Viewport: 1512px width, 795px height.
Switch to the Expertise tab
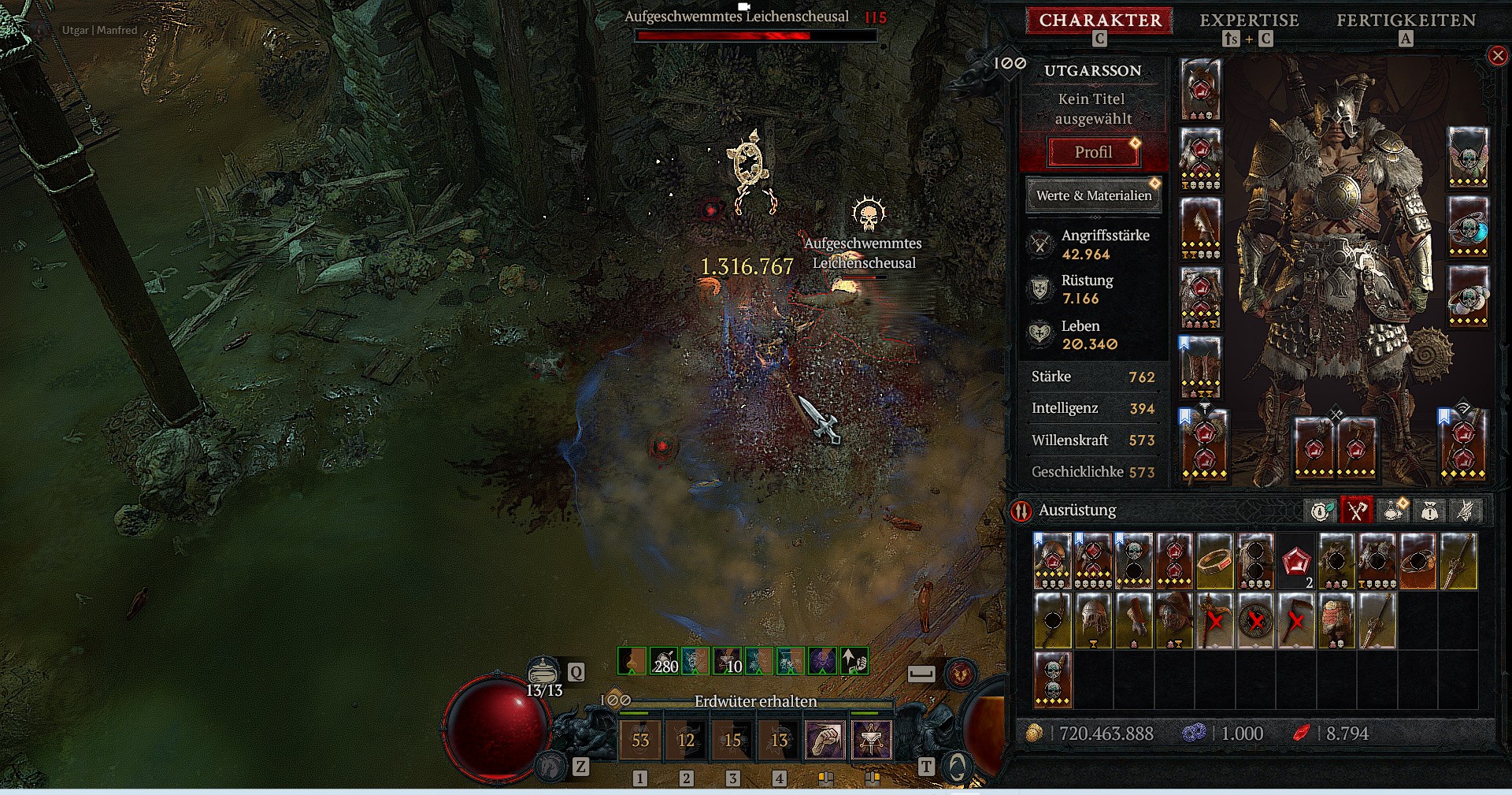[1249, 20]
